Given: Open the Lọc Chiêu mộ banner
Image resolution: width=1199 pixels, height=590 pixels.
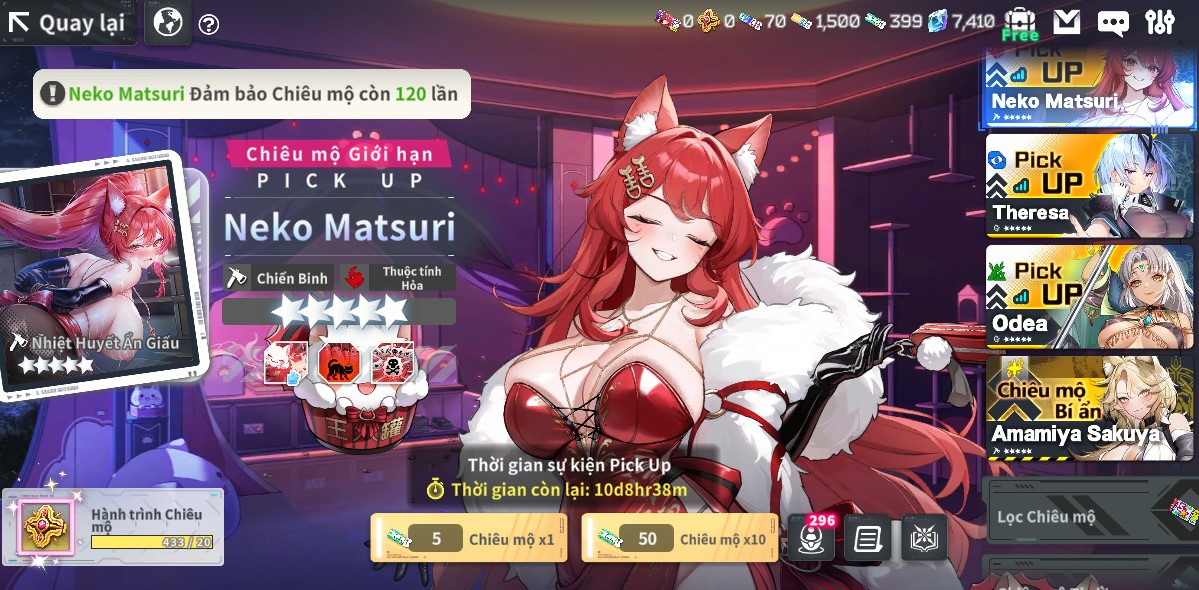Looking at the screenshot, I should pyautogui.click(x=1088, y=516).
